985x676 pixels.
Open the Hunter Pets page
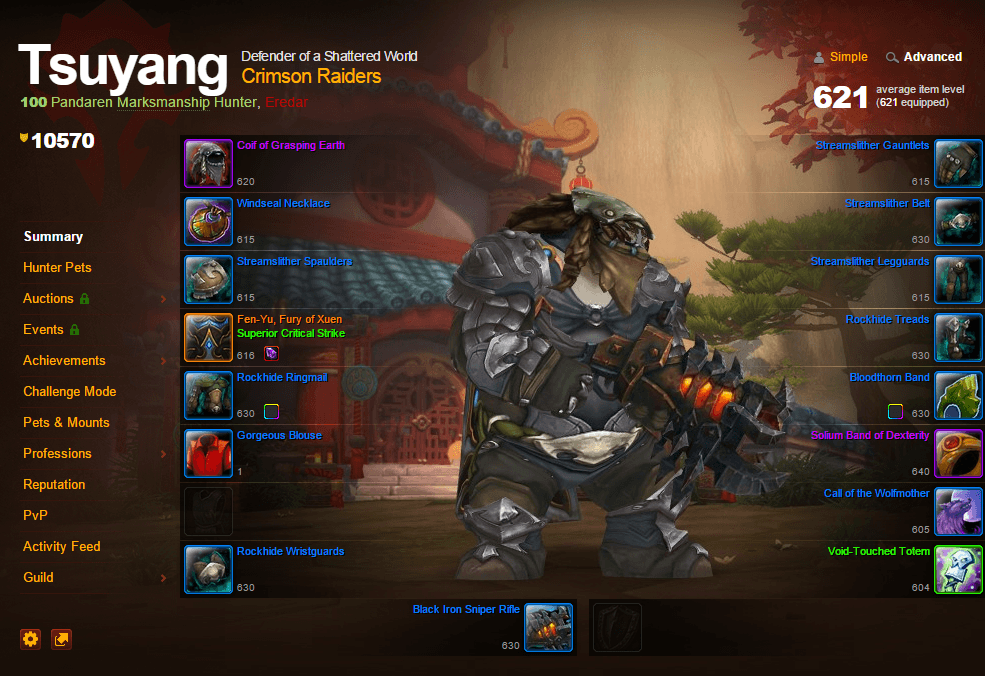click(x=57, y=268)
